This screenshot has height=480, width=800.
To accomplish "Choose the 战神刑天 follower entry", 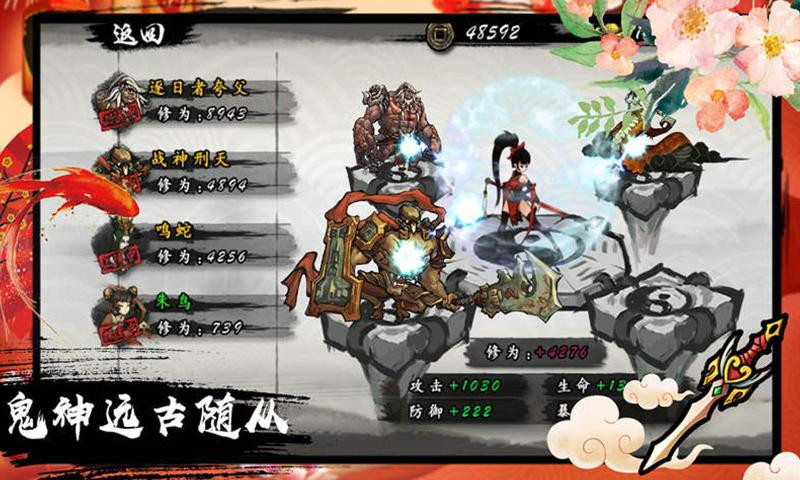I will tap(195, 170).
